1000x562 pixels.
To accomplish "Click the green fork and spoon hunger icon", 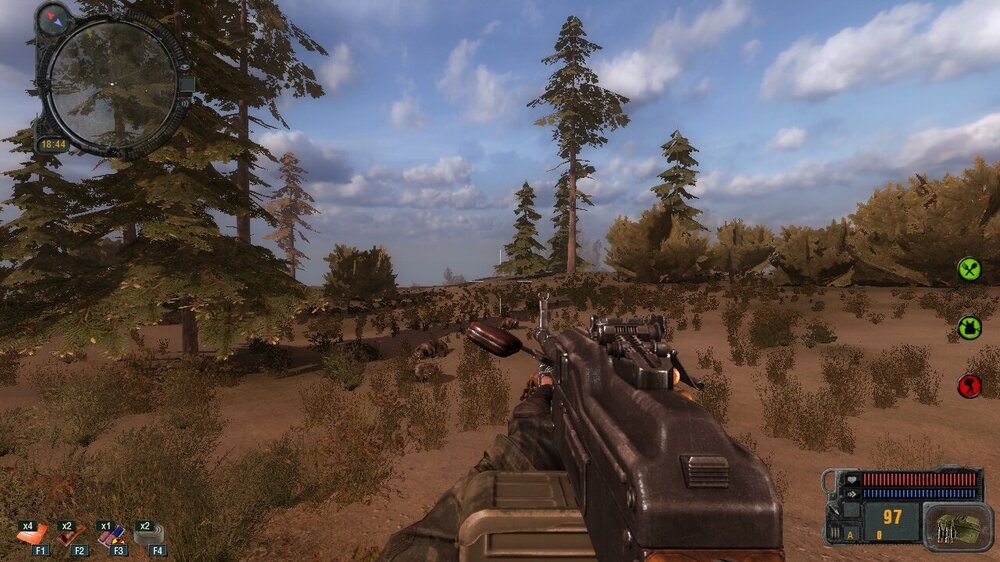I will click(969, 268).
